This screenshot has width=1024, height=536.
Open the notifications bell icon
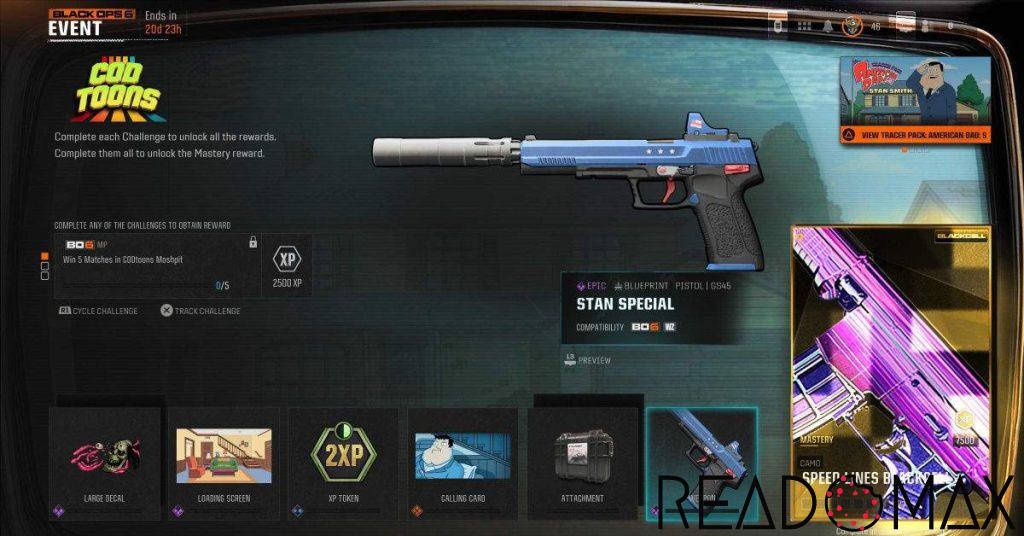827,25
